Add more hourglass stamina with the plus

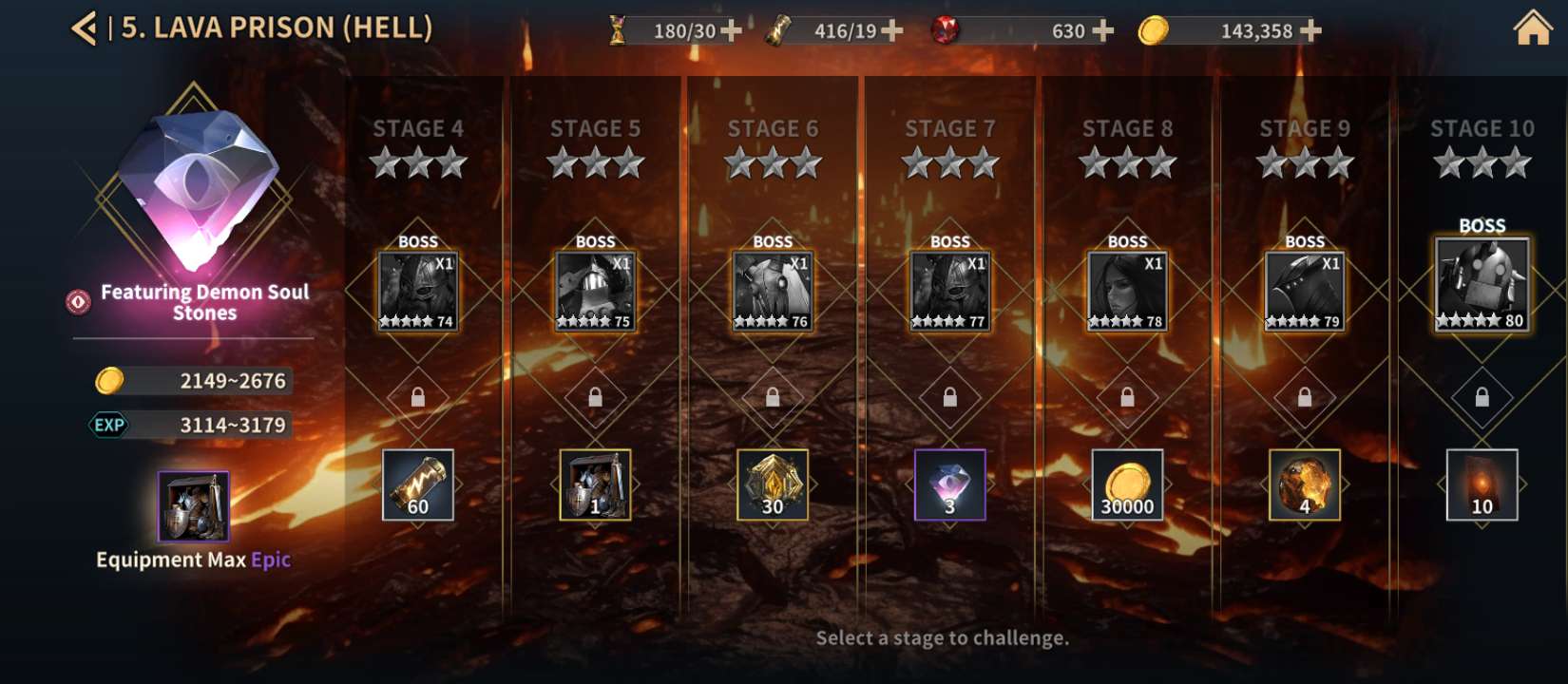[732, 31]
